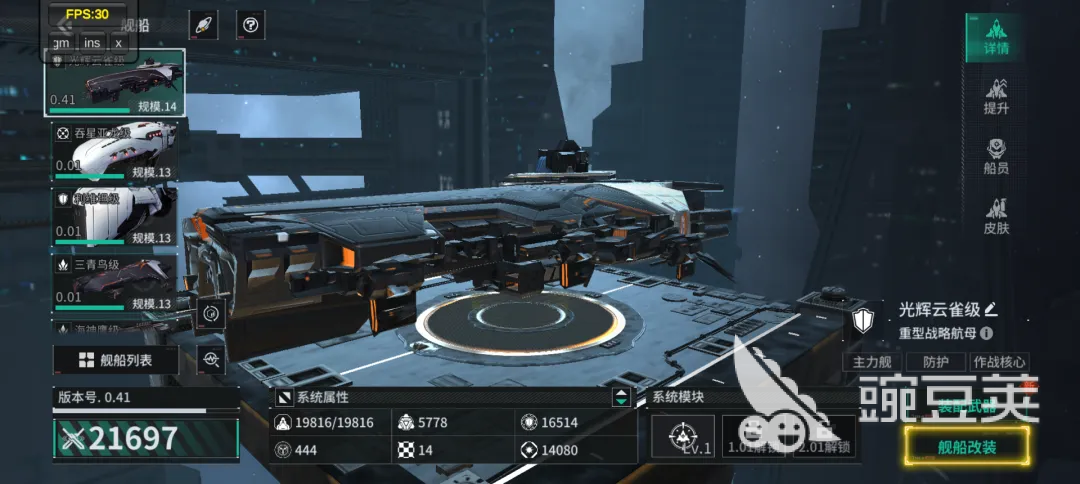Viewport: 1080px width, 484px height.
Task: Click the pencil icon to rename ship
Action: pyautogui.click(x=991, y=309)
